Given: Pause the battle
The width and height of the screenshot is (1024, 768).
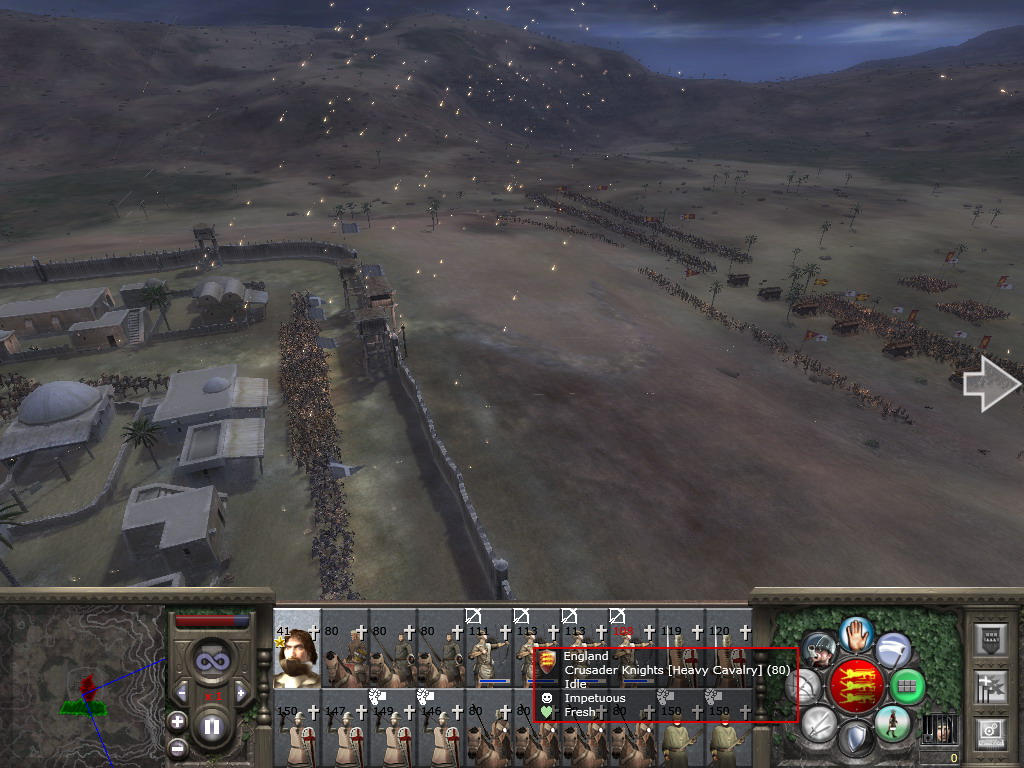Looking at the screenshot, I should point(211,727).
